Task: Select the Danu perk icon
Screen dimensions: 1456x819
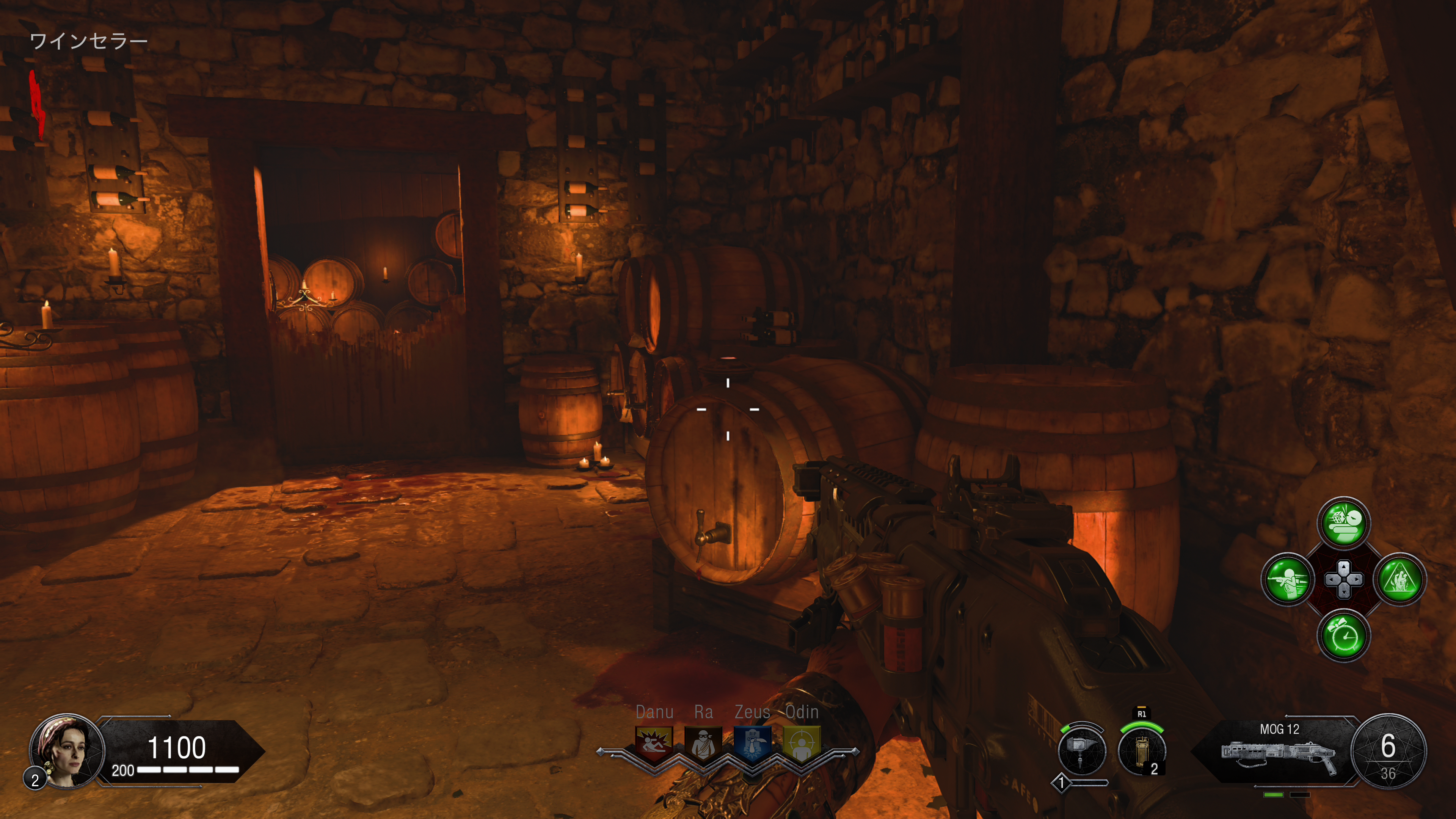Action: pos(654,743)
